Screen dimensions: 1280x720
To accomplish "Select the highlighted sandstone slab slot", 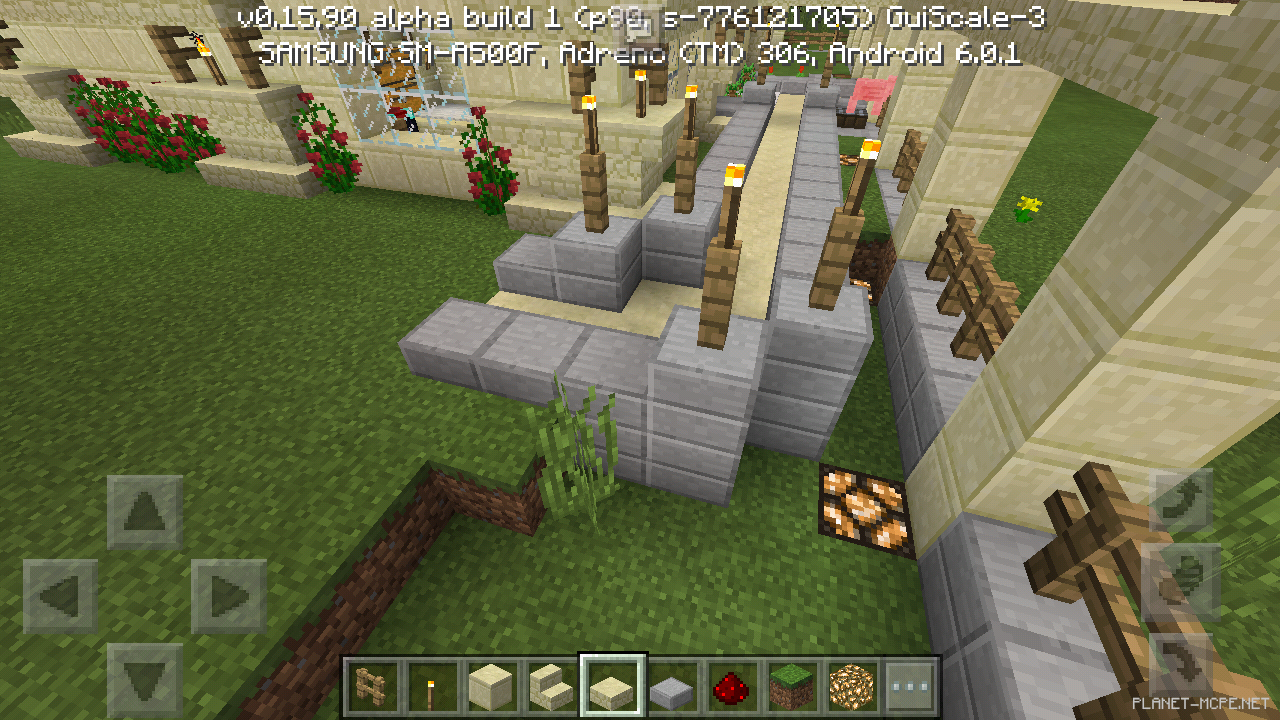I will click(612, 686).
